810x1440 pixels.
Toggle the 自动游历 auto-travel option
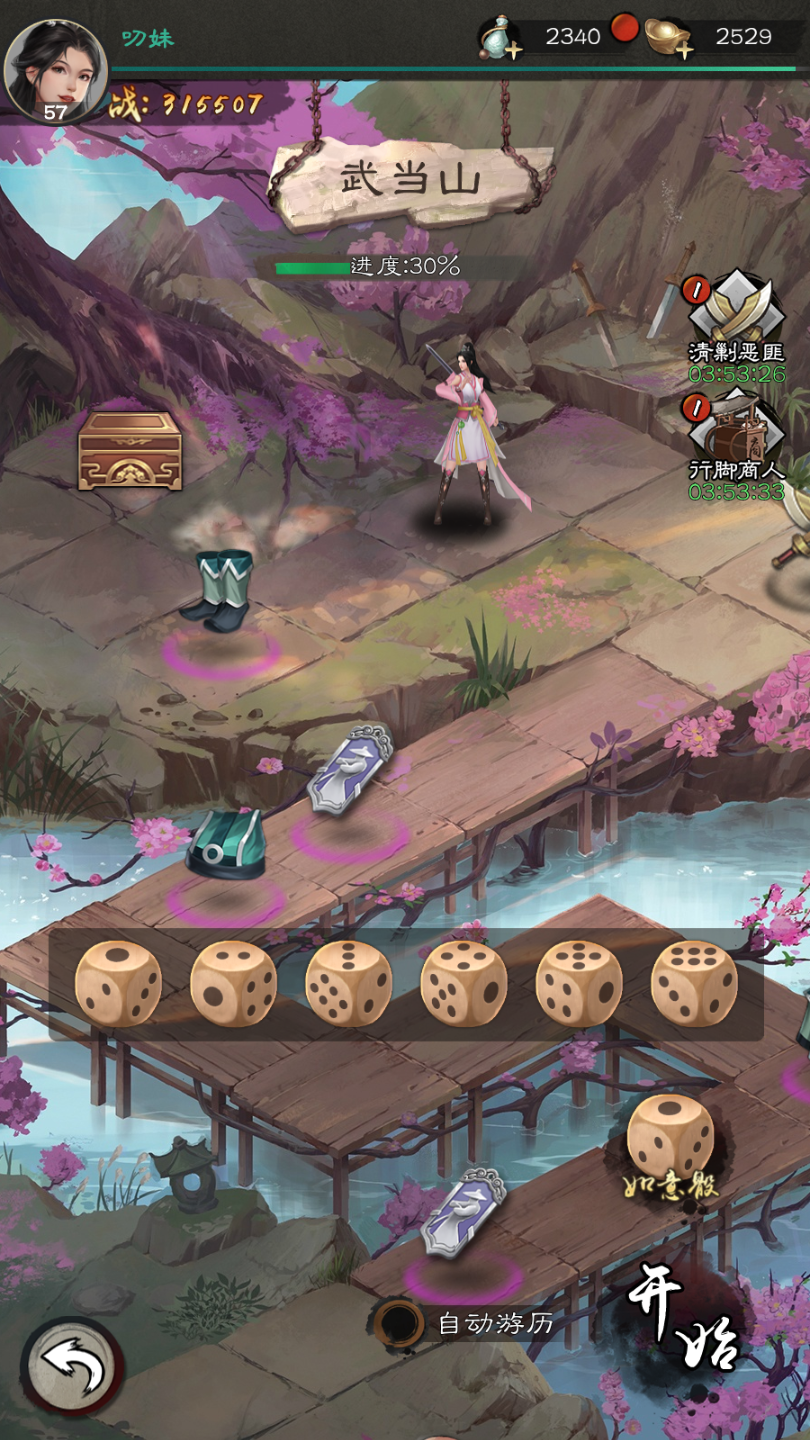coord(400,1323)
